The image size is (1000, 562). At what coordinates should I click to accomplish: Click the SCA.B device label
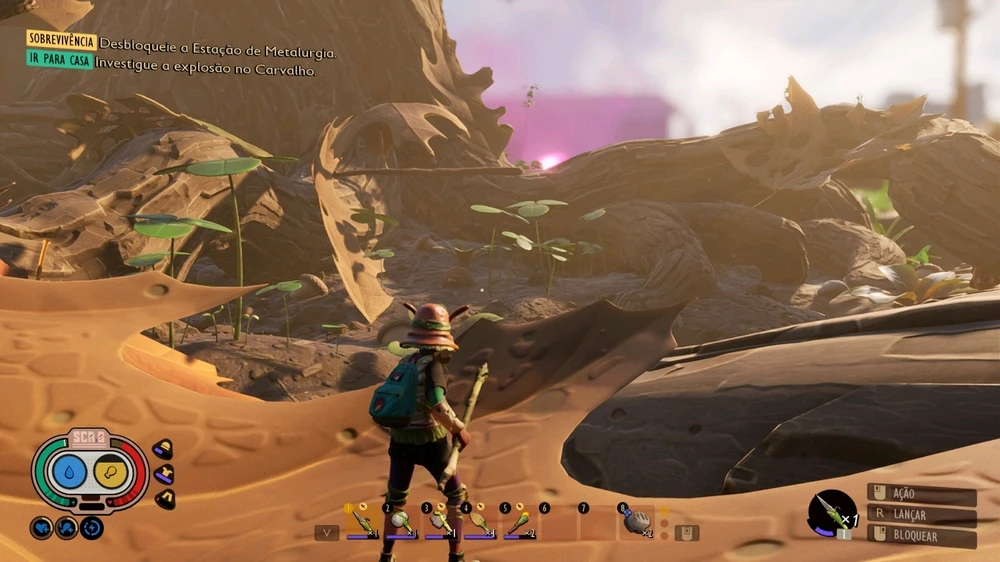[x=89, y=437]
